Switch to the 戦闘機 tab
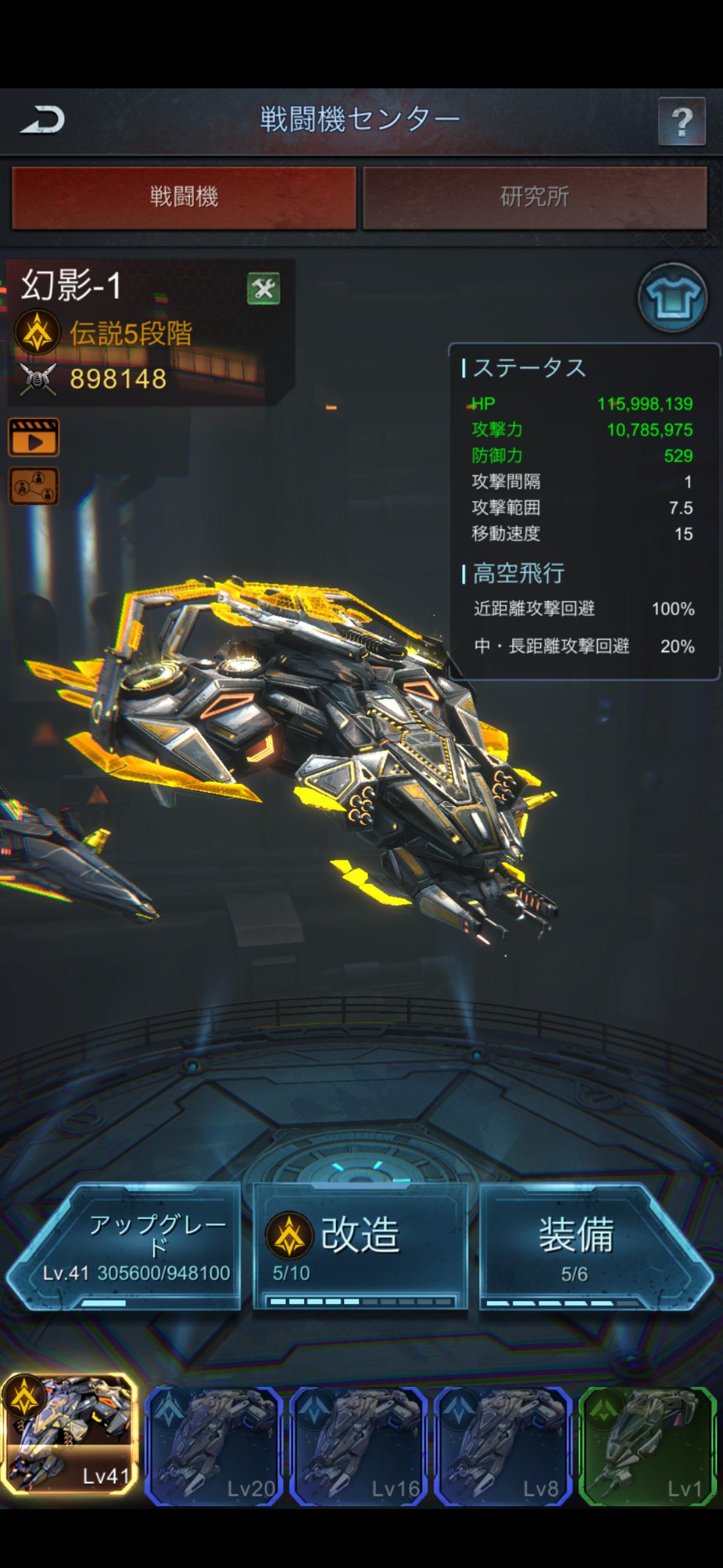Viewport: 723px width, 1568px height. pos(184,198)
